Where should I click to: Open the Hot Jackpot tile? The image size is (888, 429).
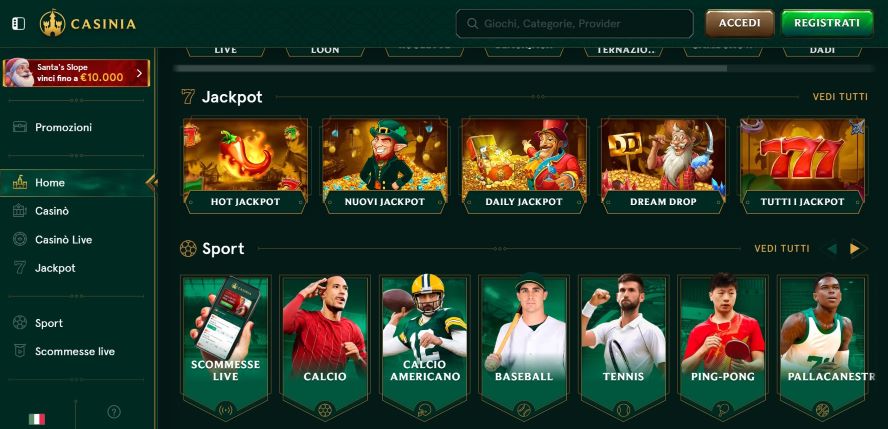tap(245, 164)
